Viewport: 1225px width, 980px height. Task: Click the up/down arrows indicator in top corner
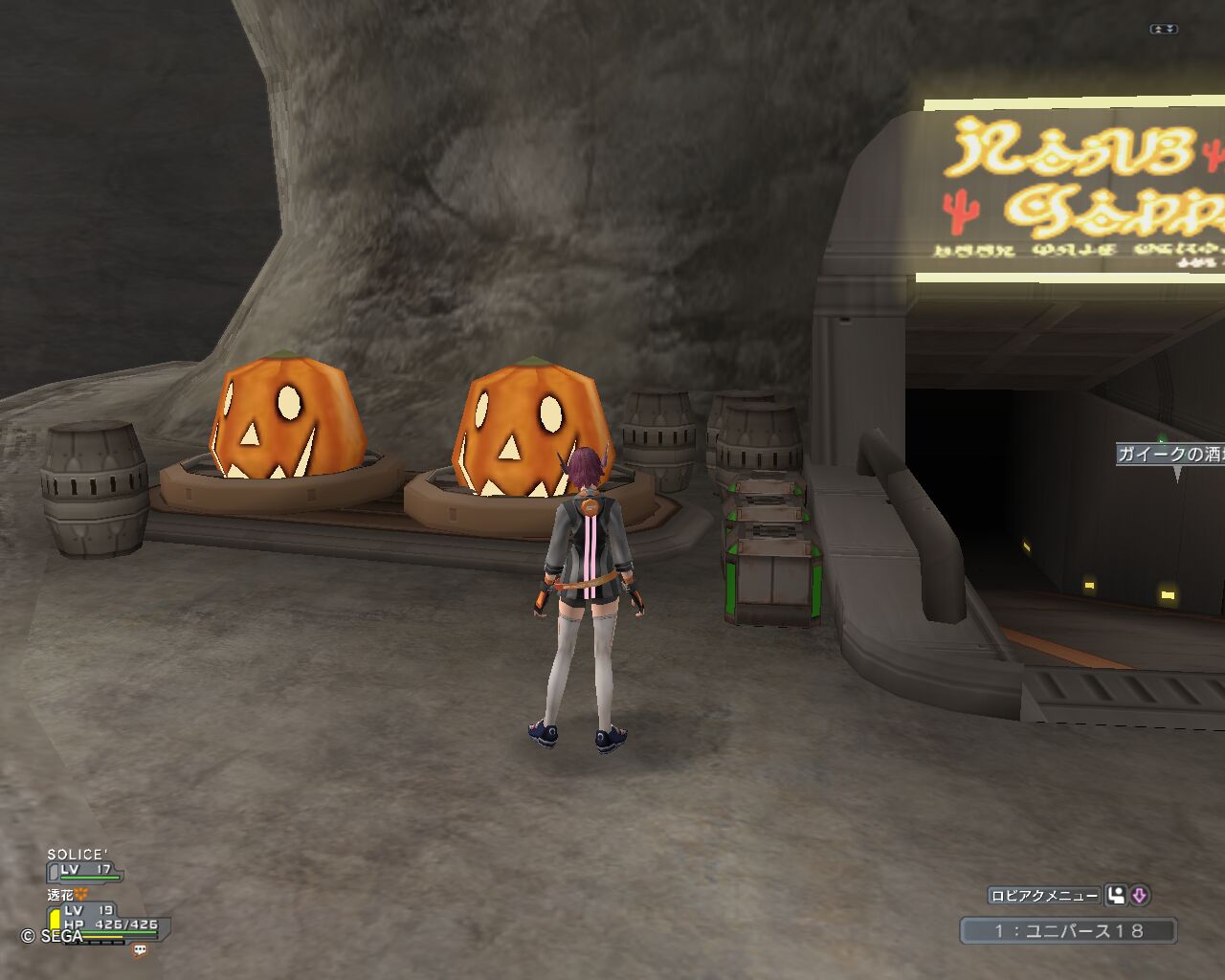coord(1163,30)
